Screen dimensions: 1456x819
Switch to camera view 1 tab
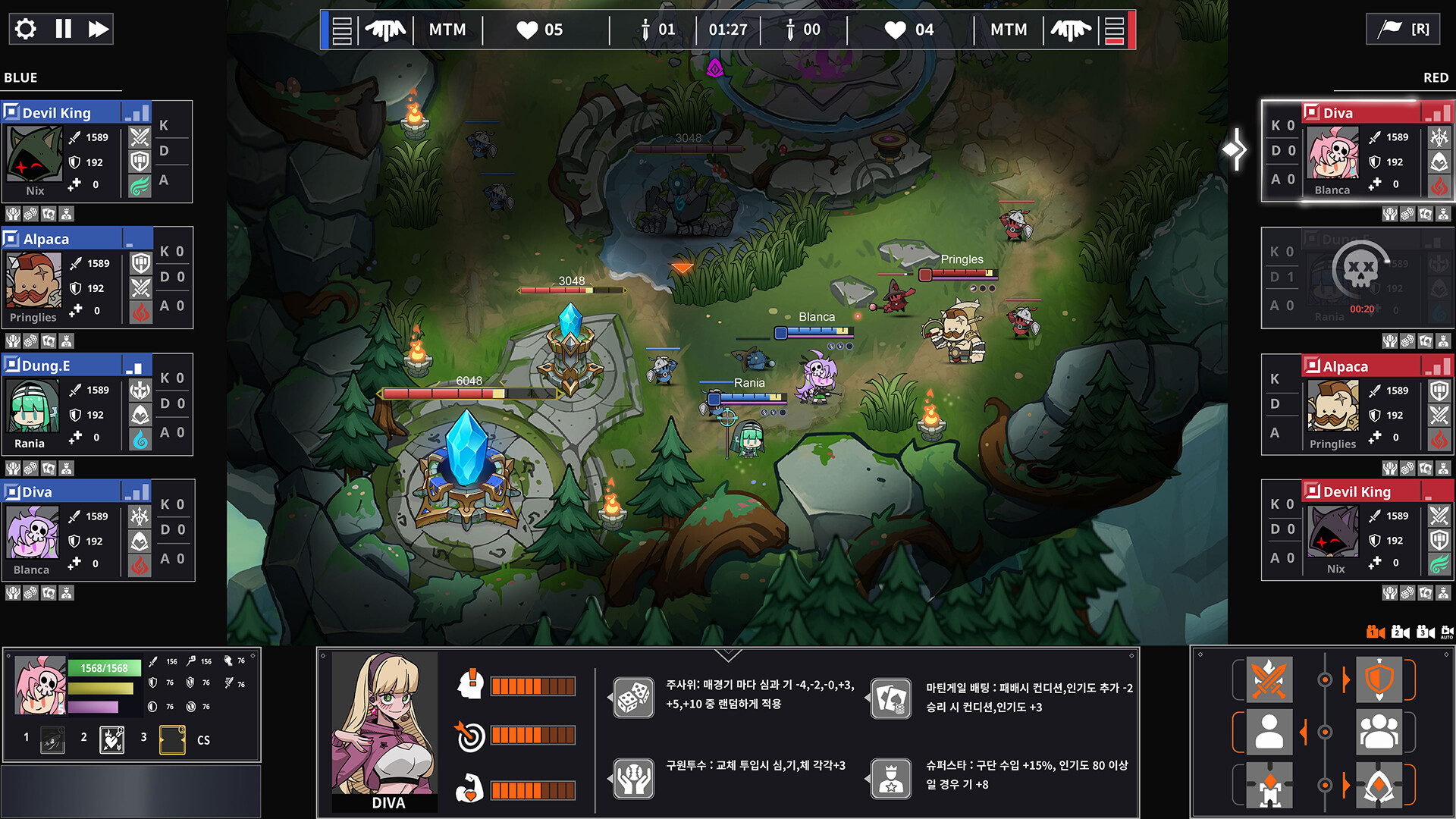tap(1375, 632)
